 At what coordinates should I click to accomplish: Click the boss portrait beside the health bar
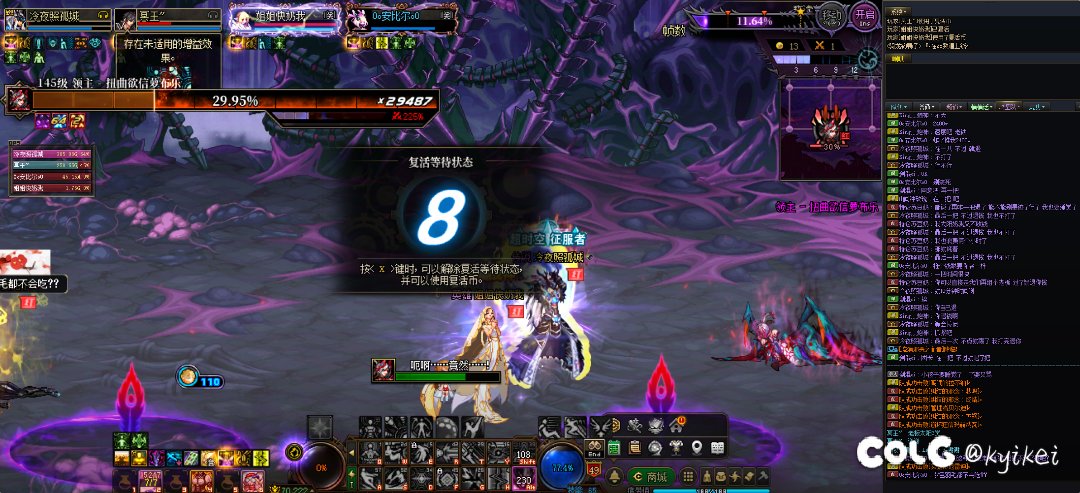[18, 101]
